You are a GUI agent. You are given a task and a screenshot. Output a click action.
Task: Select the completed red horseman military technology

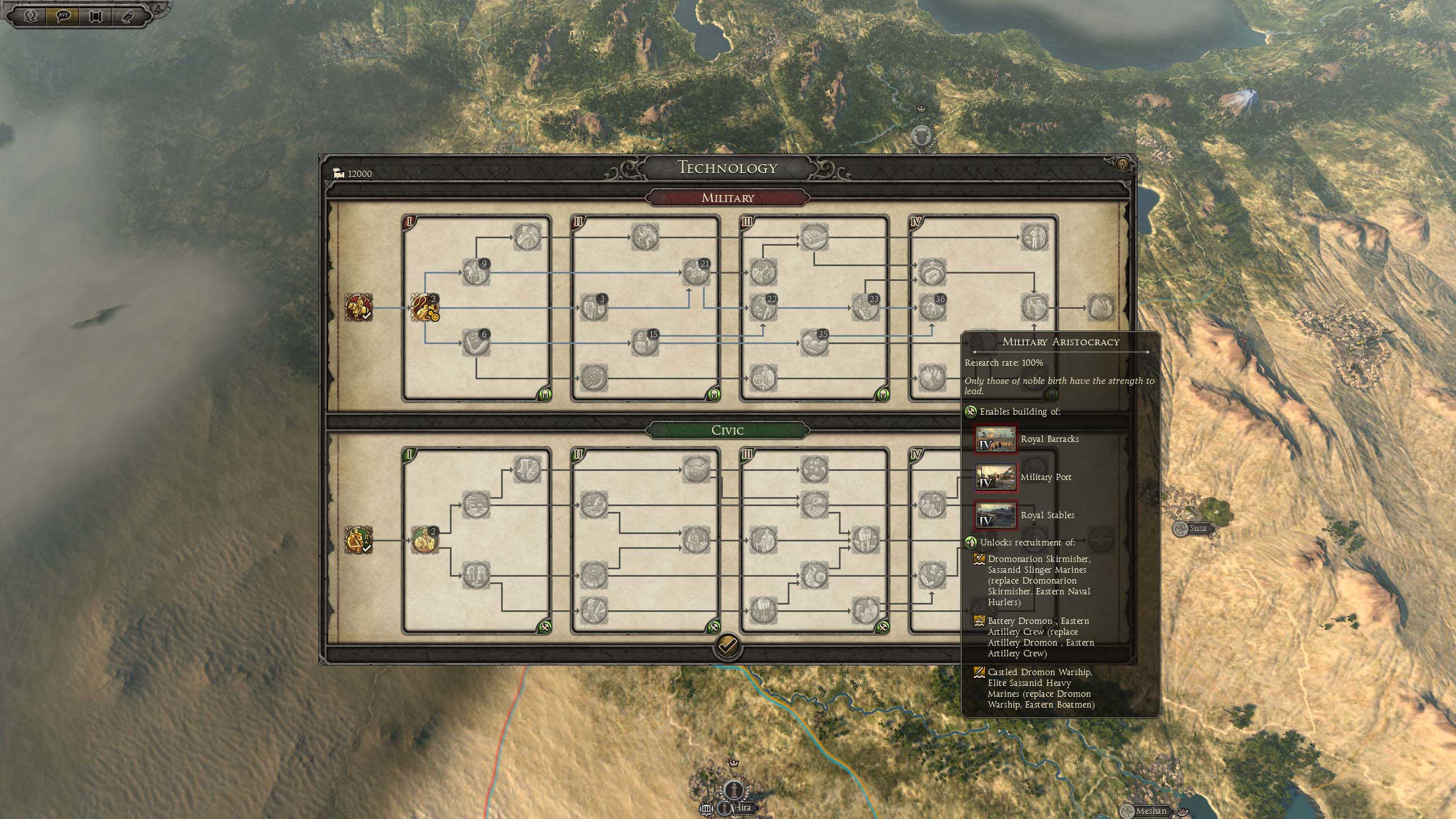pyautogui.click(x=358, y=308)
